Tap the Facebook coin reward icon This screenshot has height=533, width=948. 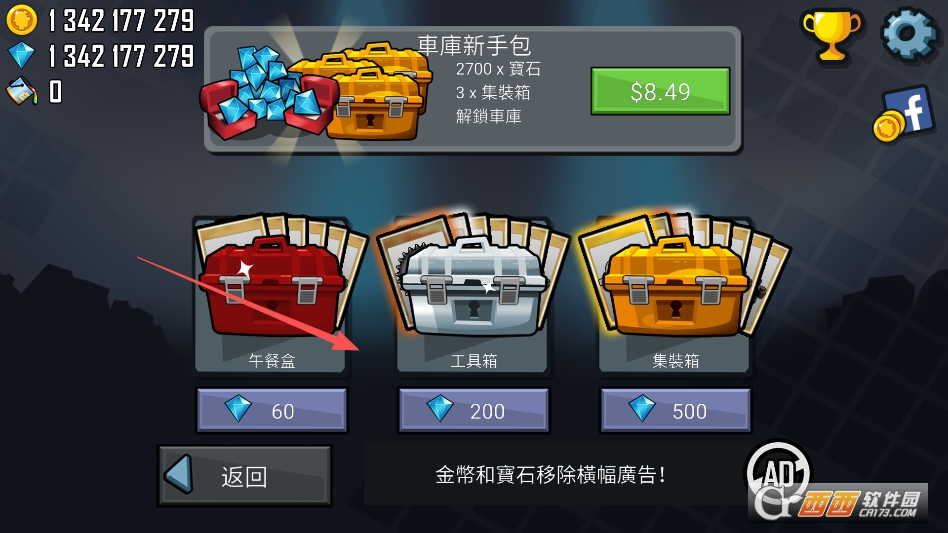click(x=903, y=114)
